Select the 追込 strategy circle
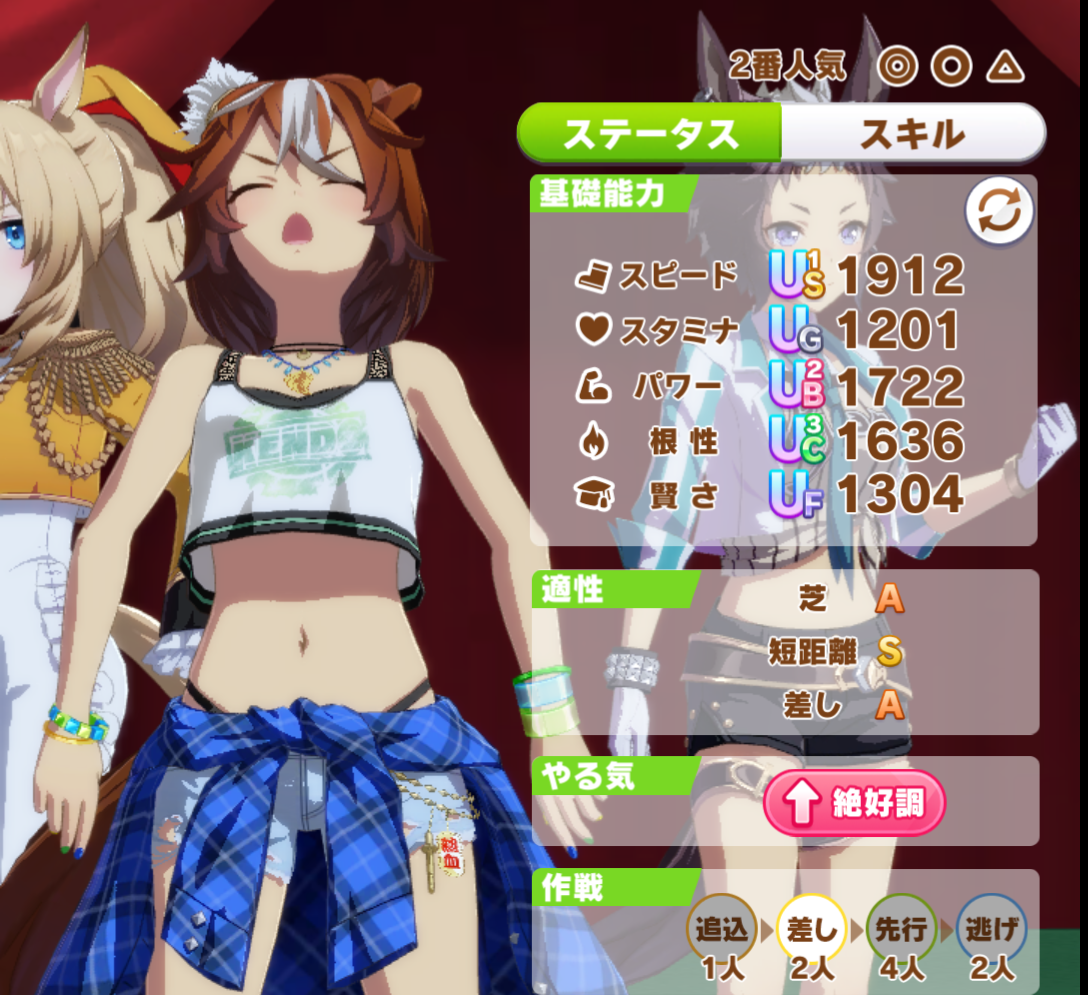 click(721, 930)
